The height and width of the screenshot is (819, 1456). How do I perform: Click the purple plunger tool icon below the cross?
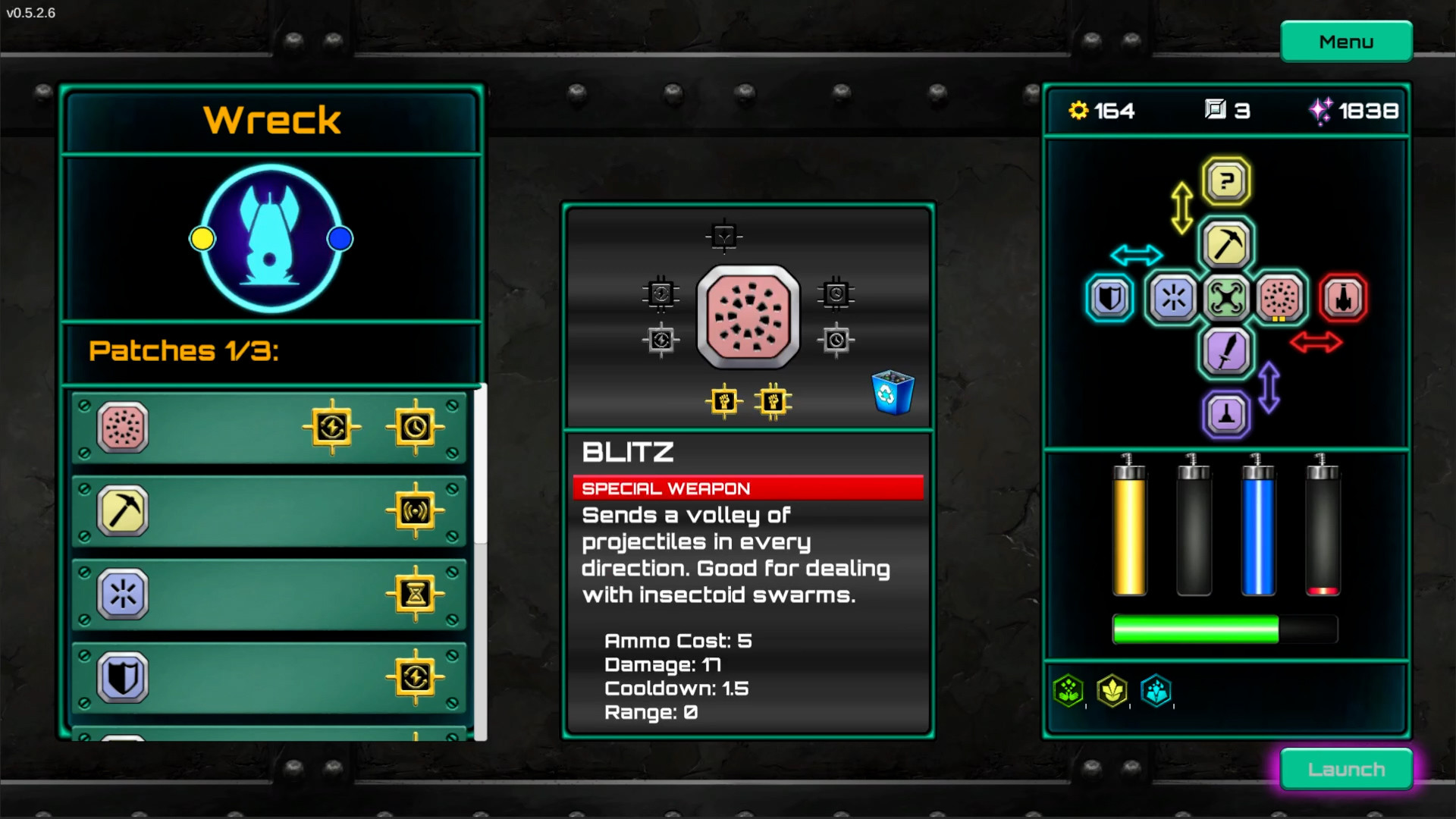(1225, 415)
